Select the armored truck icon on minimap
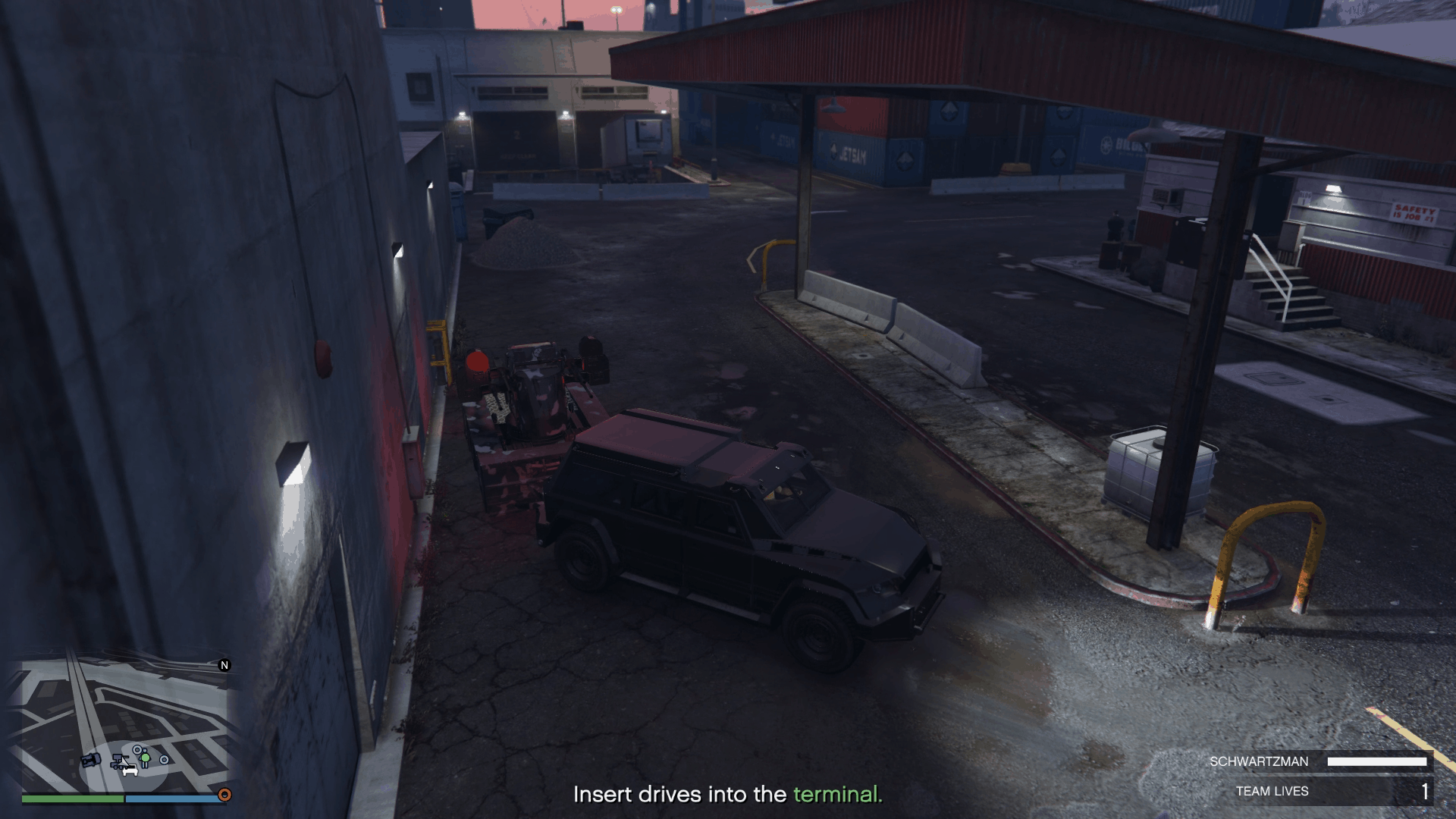1456x819 pixels. tap(91, 761)
